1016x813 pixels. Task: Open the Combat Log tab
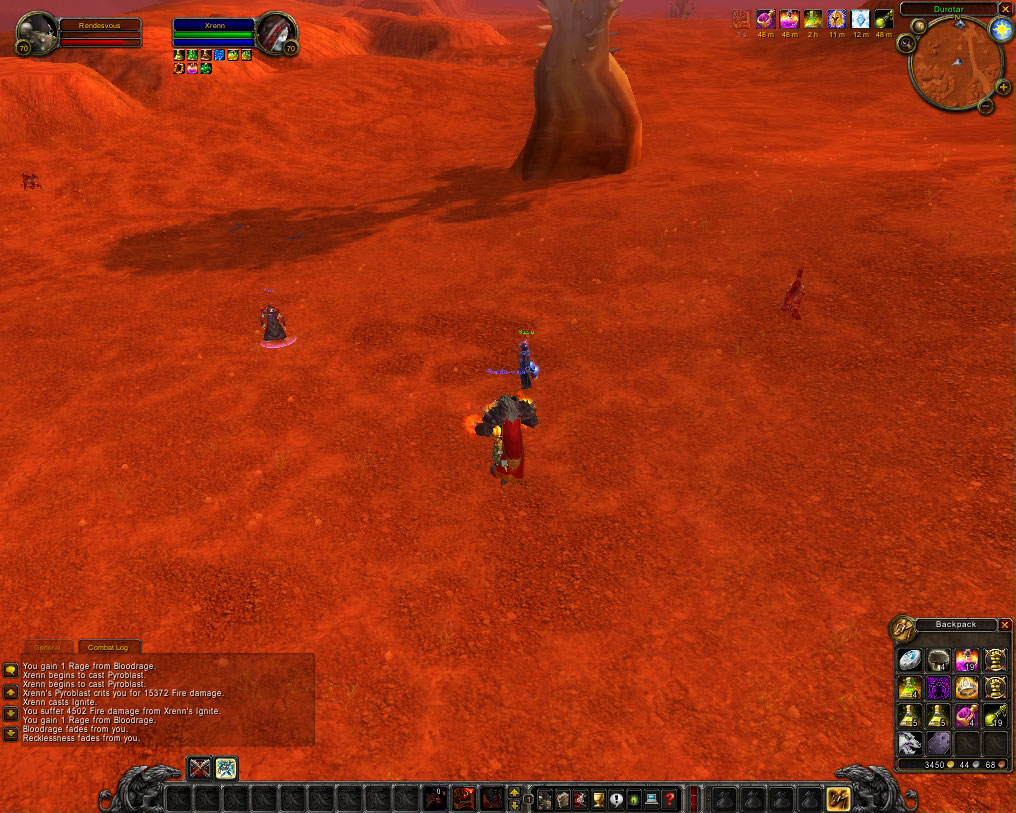point(109,648)
